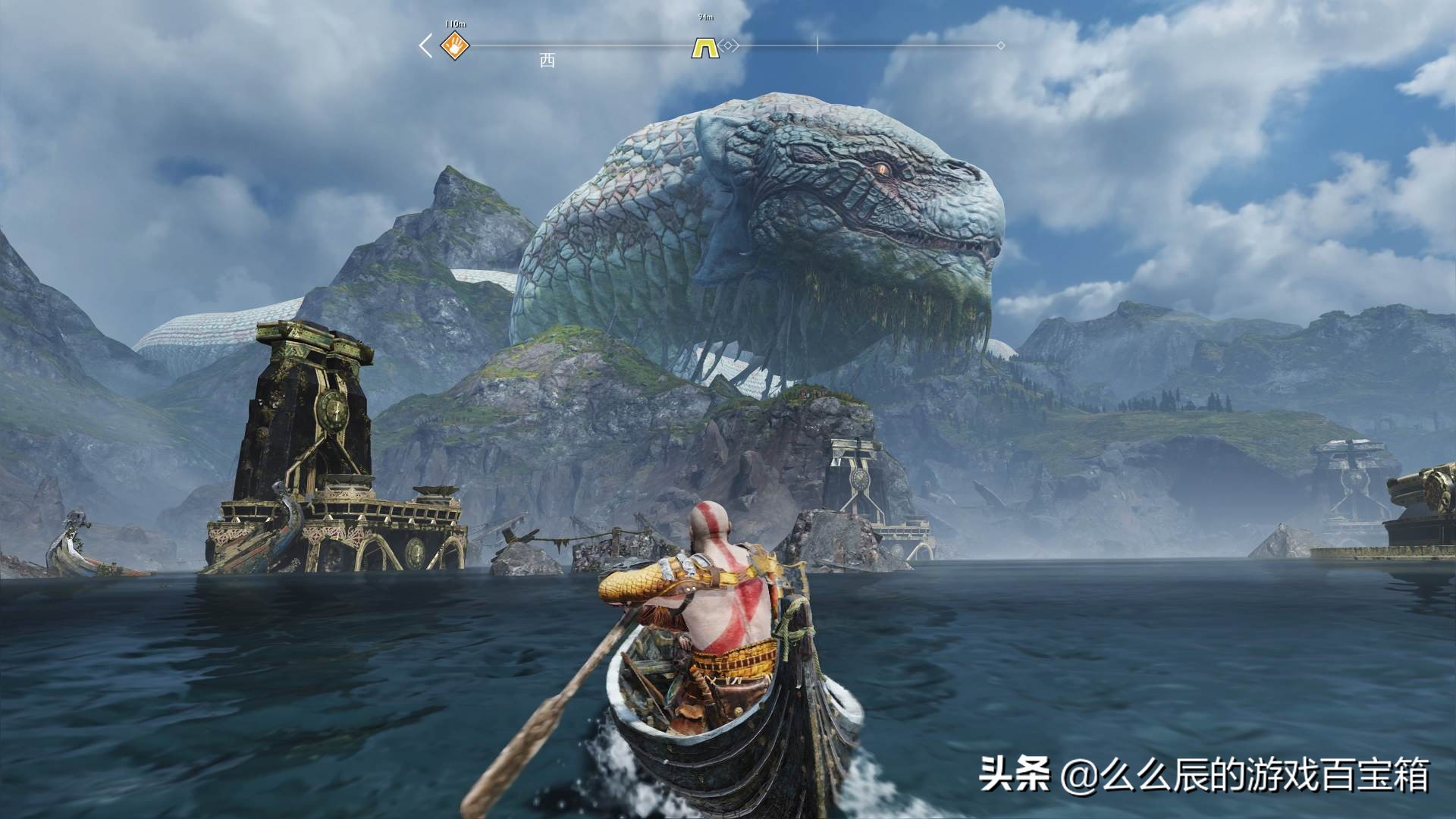Screen dimensions: 1456x819
Task: Click the 94m distance label above the arch marker
Action: [x=705, y=17]
